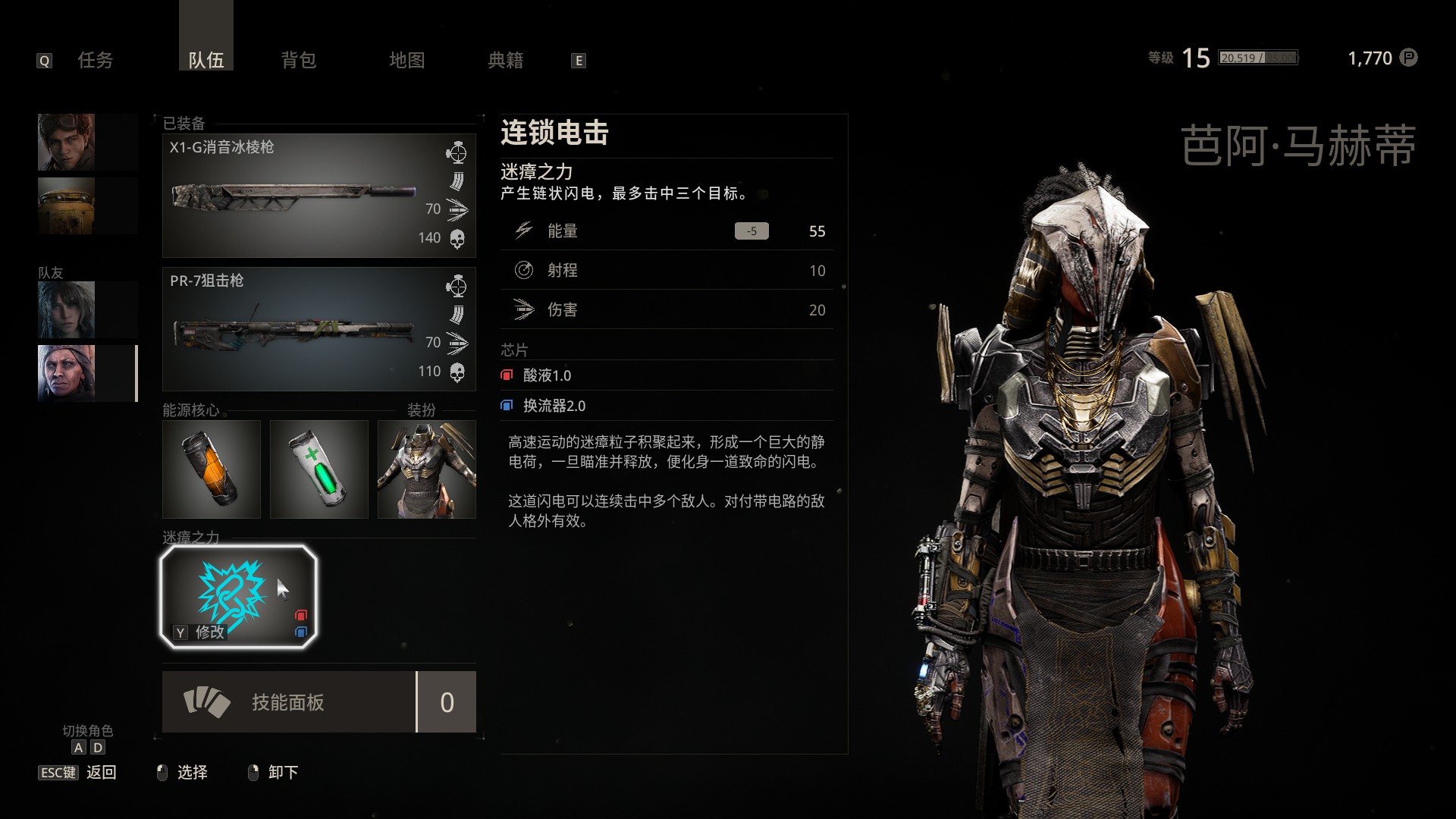Go to the 典籍 (Codex) tab
Viewport: 1456px width, 819px height.
506,60
